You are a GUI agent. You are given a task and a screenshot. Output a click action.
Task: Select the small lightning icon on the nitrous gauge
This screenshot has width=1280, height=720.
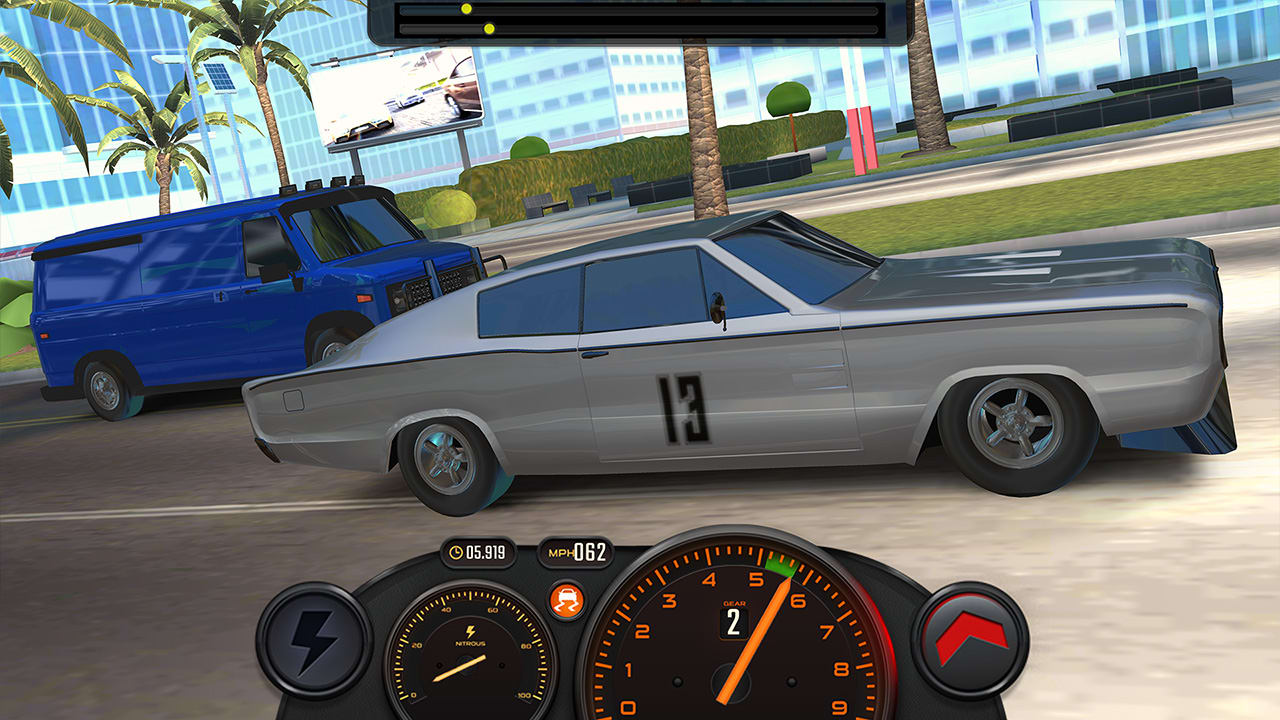471,630
